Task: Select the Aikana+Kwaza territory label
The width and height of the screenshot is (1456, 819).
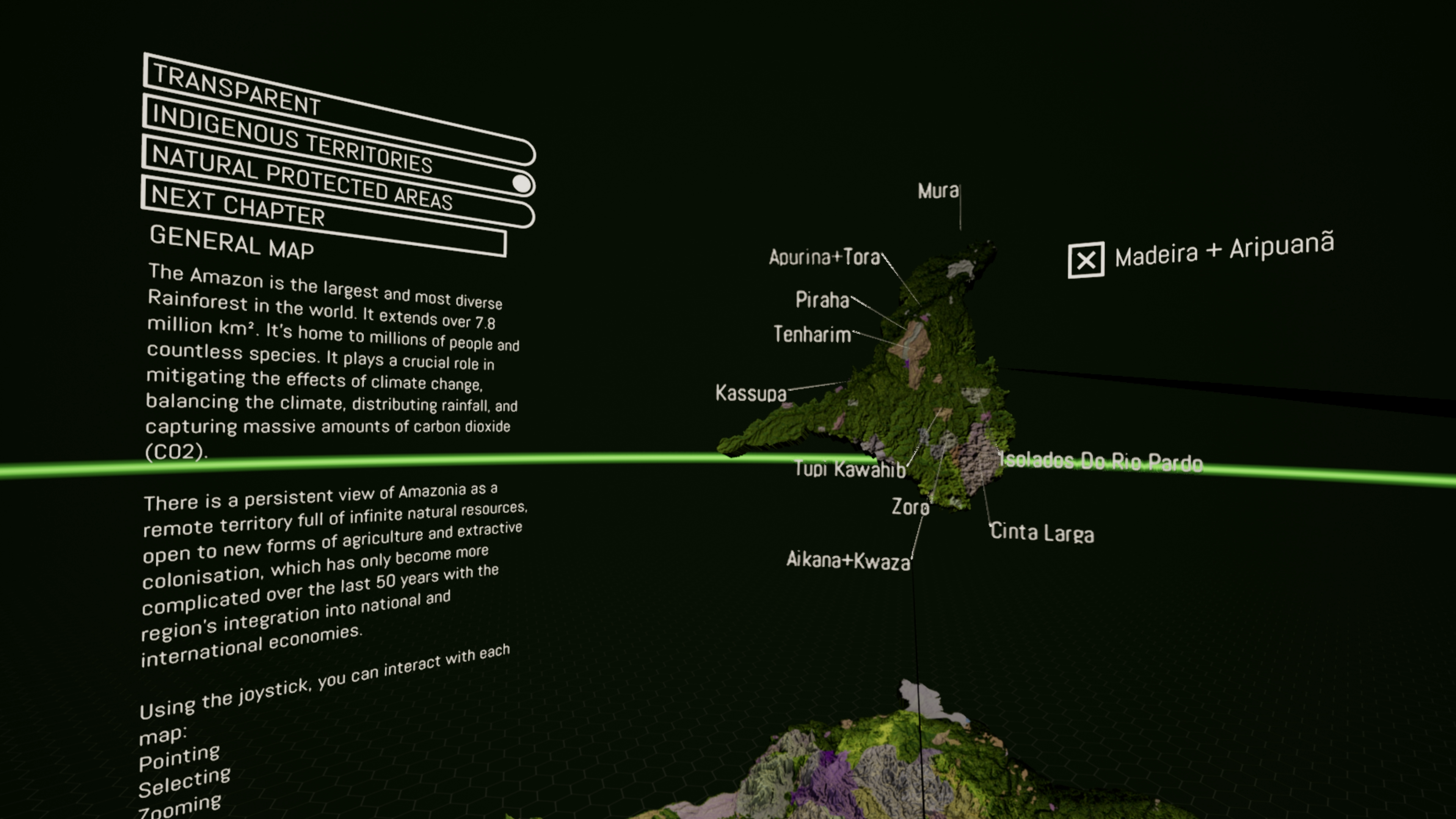Action: [848, 560]
